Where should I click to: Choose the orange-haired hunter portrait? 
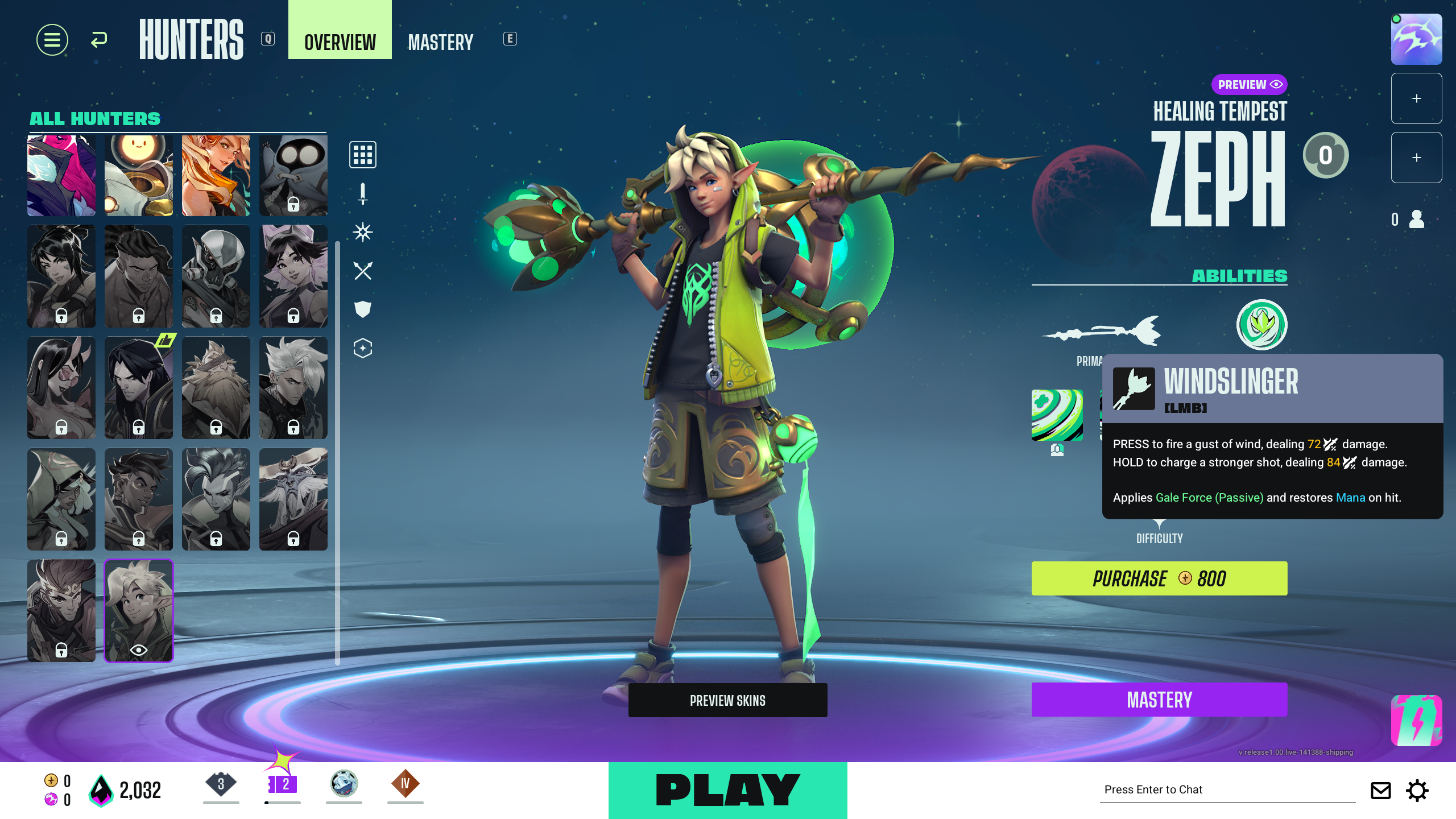click(x=216, y=175)
